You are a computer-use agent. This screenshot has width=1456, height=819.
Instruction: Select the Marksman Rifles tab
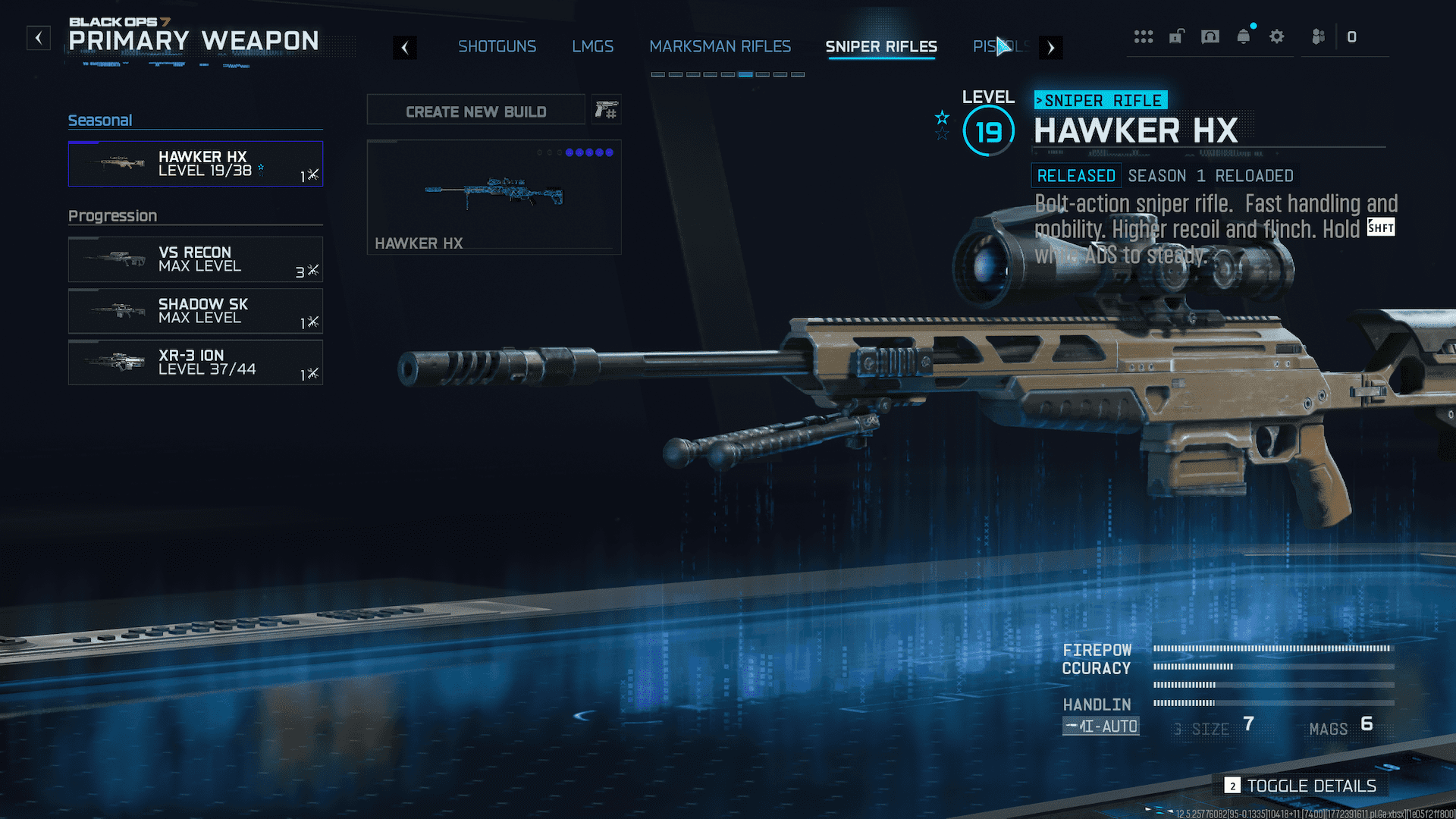tap(720, 46)
